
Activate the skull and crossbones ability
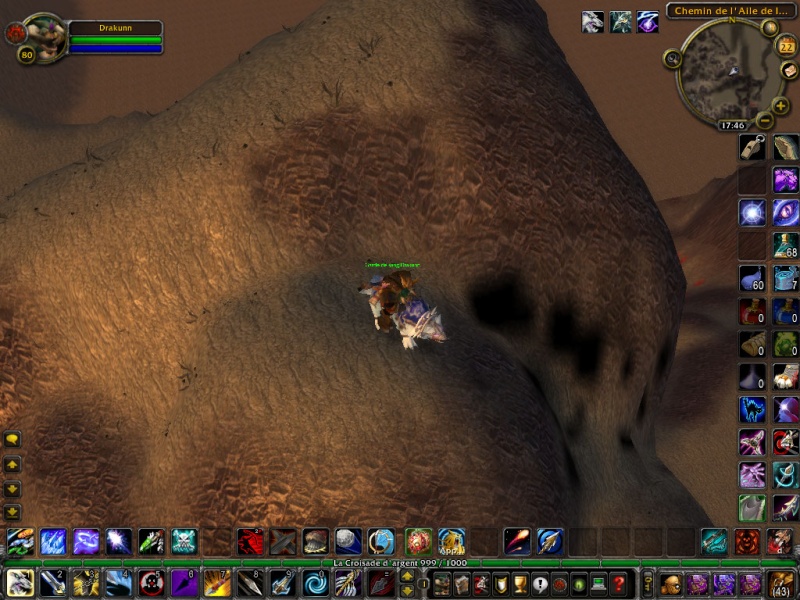184,542
